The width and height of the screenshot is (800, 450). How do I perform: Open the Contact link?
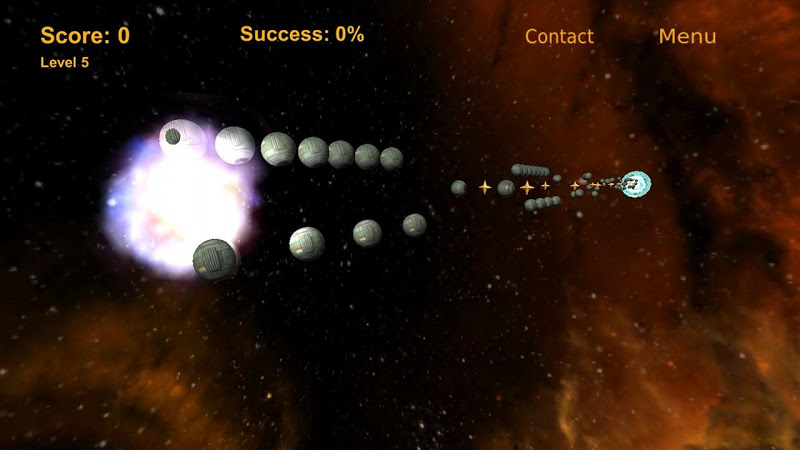[559, 37]
